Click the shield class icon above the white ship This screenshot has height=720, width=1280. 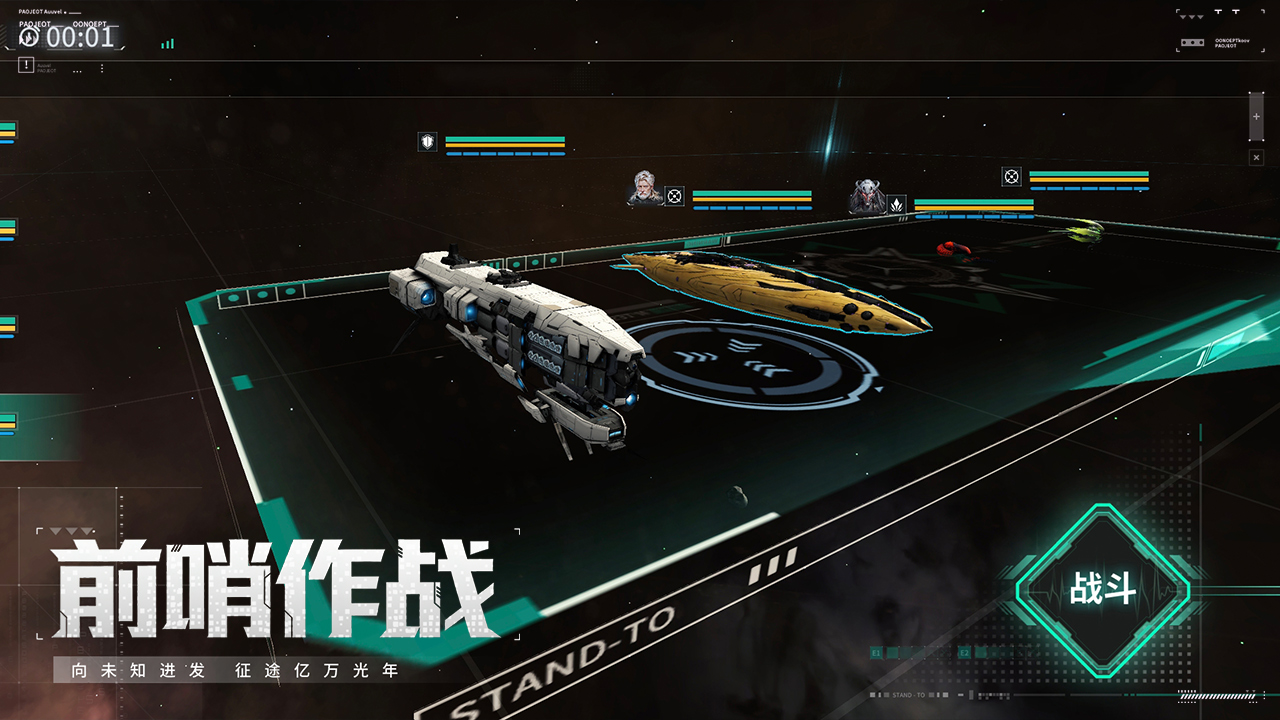pyautogui.click(x=427, y=142)
